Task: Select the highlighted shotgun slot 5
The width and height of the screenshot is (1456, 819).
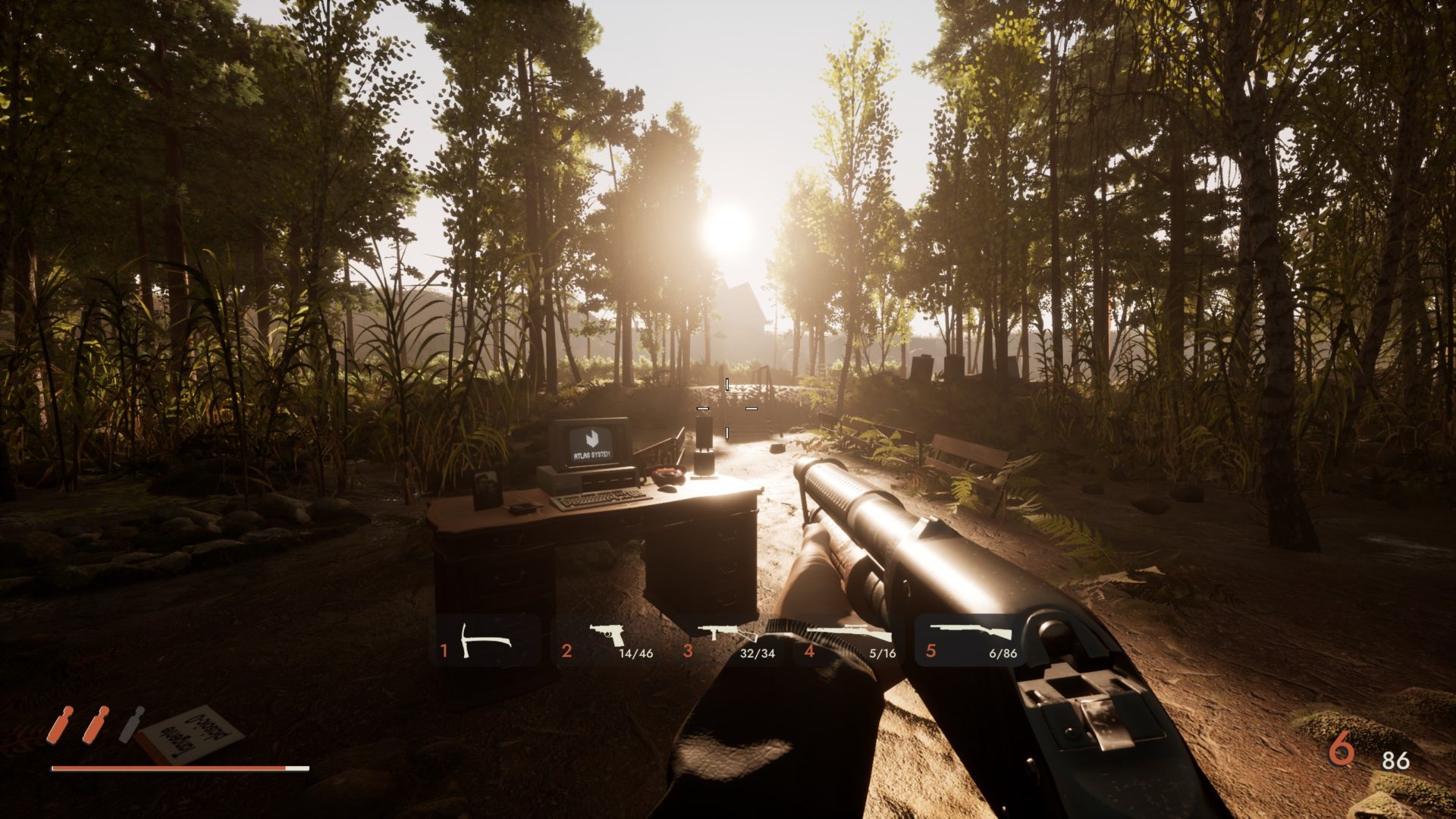Action: (x=971, y=642)
